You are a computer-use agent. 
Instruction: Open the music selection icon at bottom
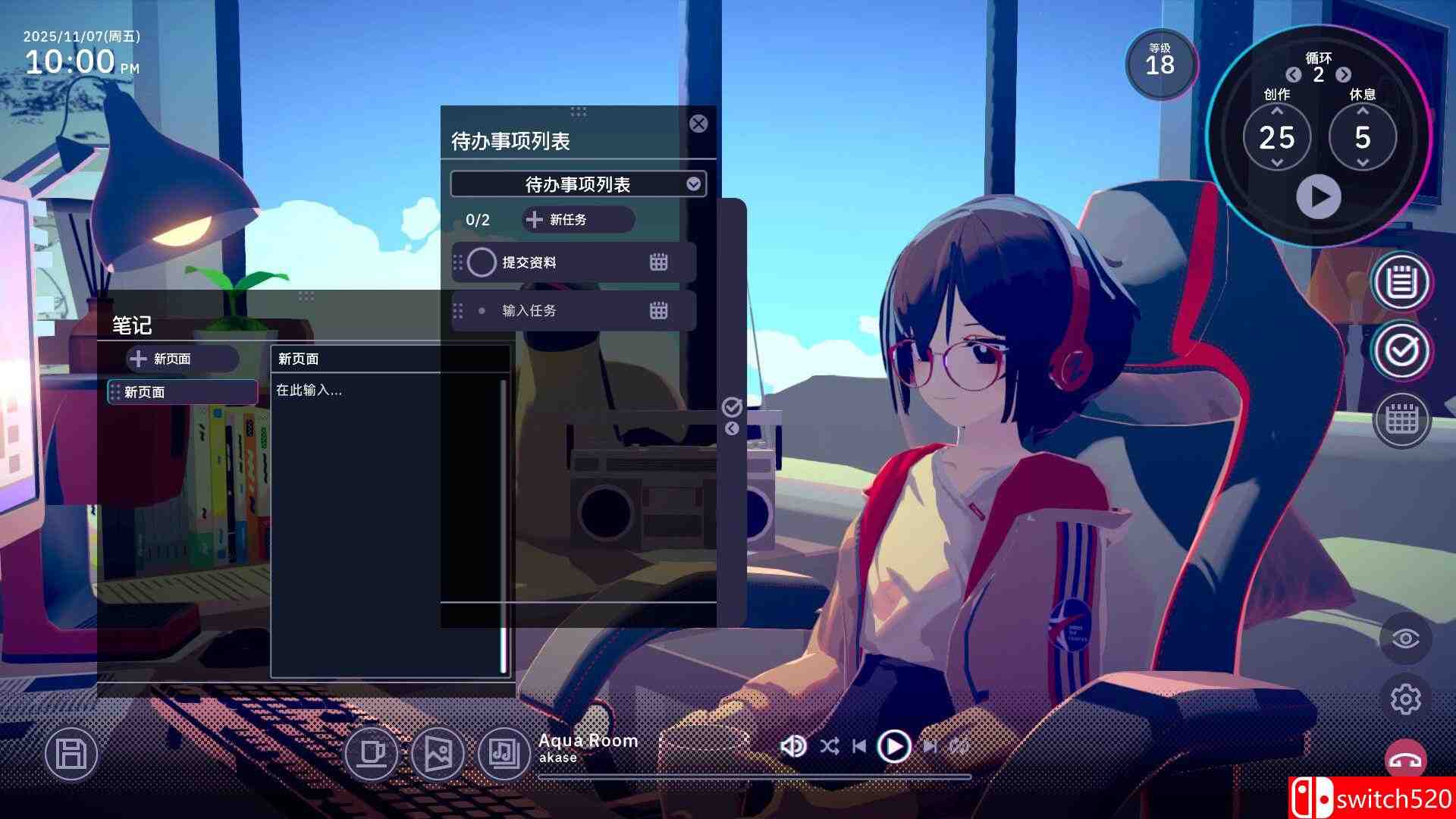(502, 755)
